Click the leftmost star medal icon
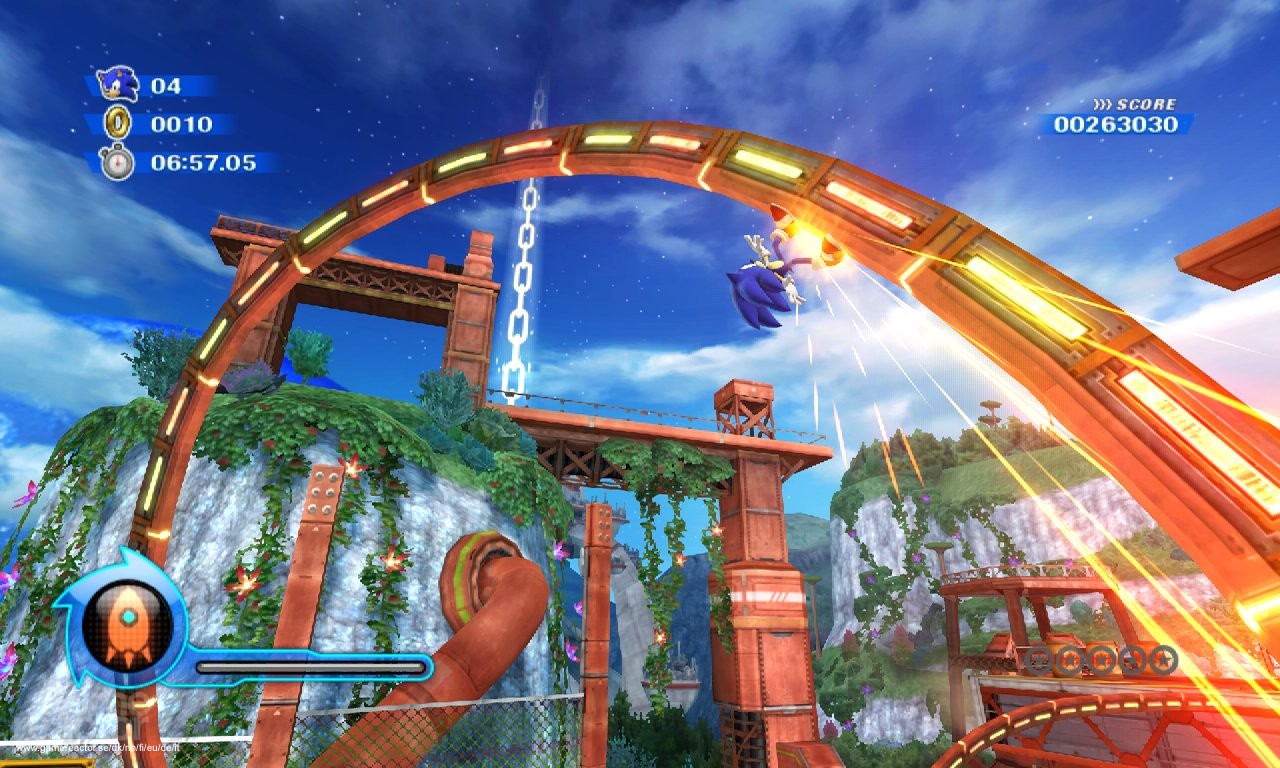This screenshot has width=1280, height=768. coord(1037,658)
